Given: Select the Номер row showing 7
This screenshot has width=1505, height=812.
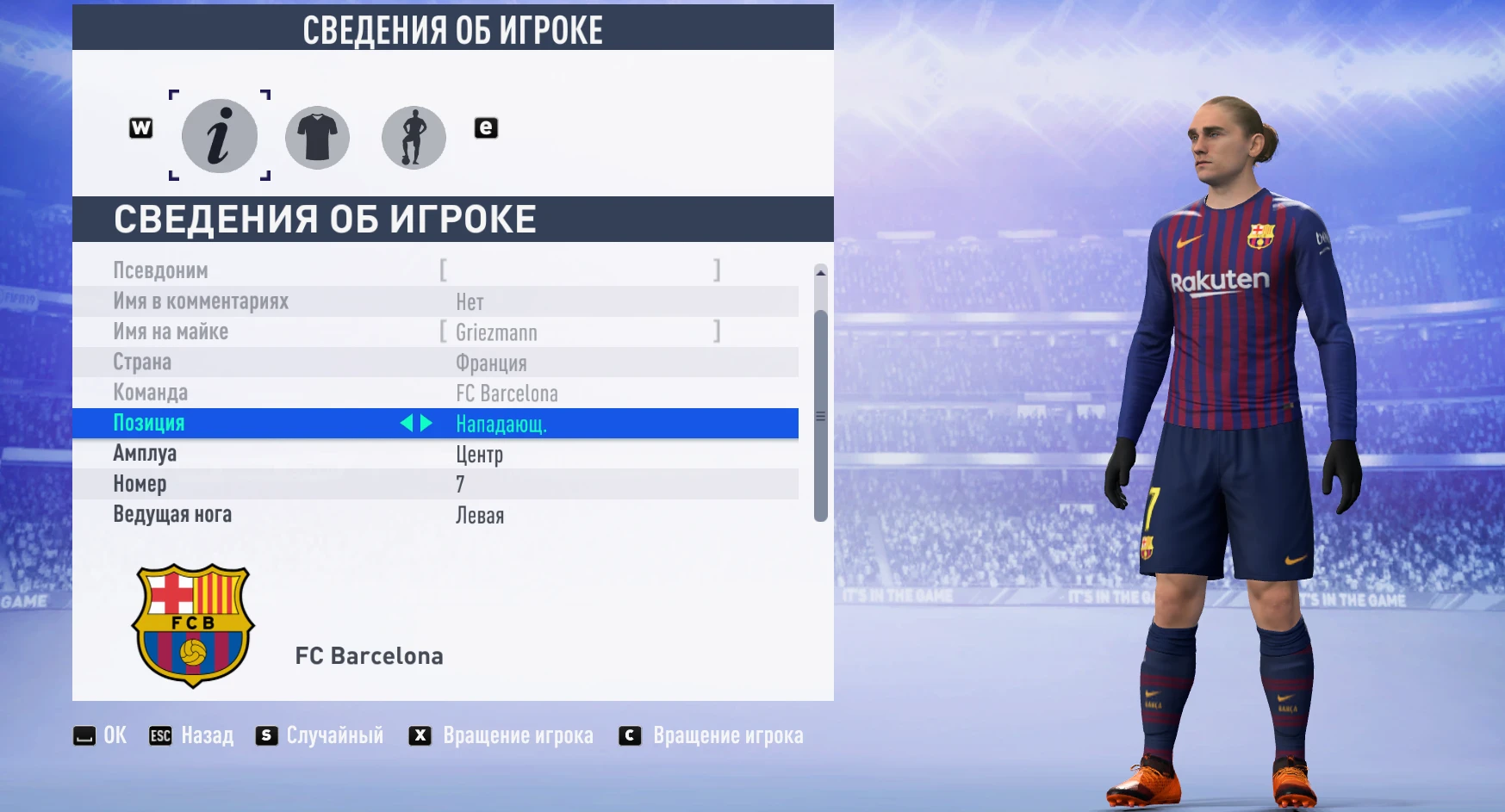Looking at the screenshot, I should pos(457,484).
